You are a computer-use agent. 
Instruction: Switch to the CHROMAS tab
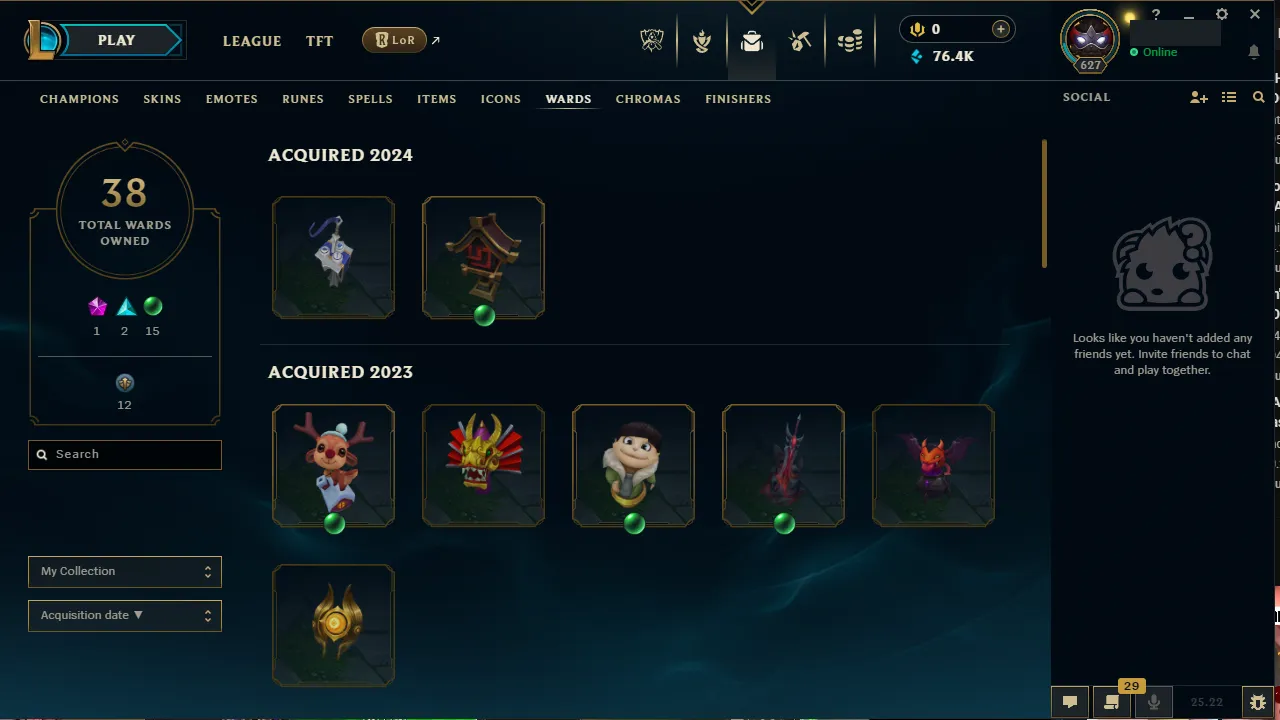coord(648,99)
